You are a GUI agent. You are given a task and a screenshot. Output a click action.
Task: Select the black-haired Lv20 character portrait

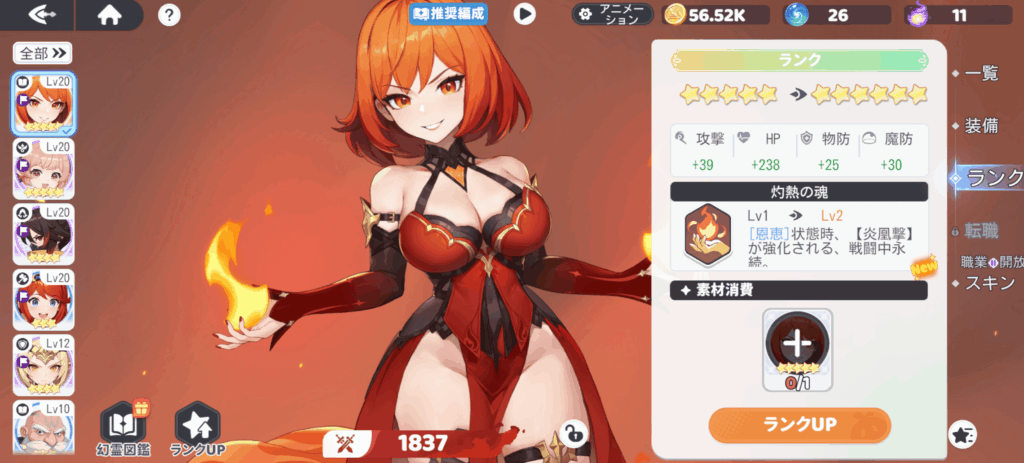(42, 233)
